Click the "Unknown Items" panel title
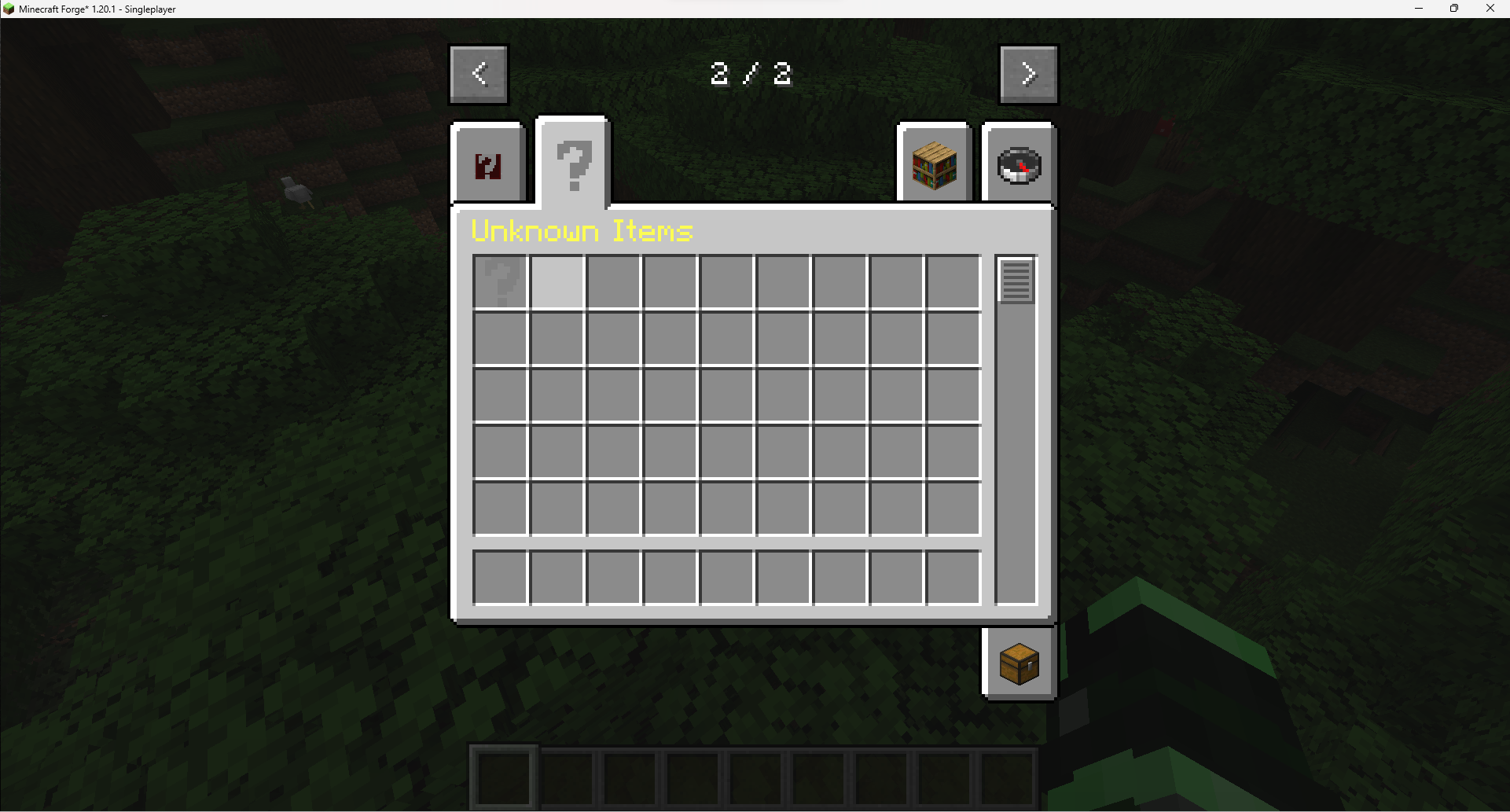 pyautogui.click(x=582, y=231)
